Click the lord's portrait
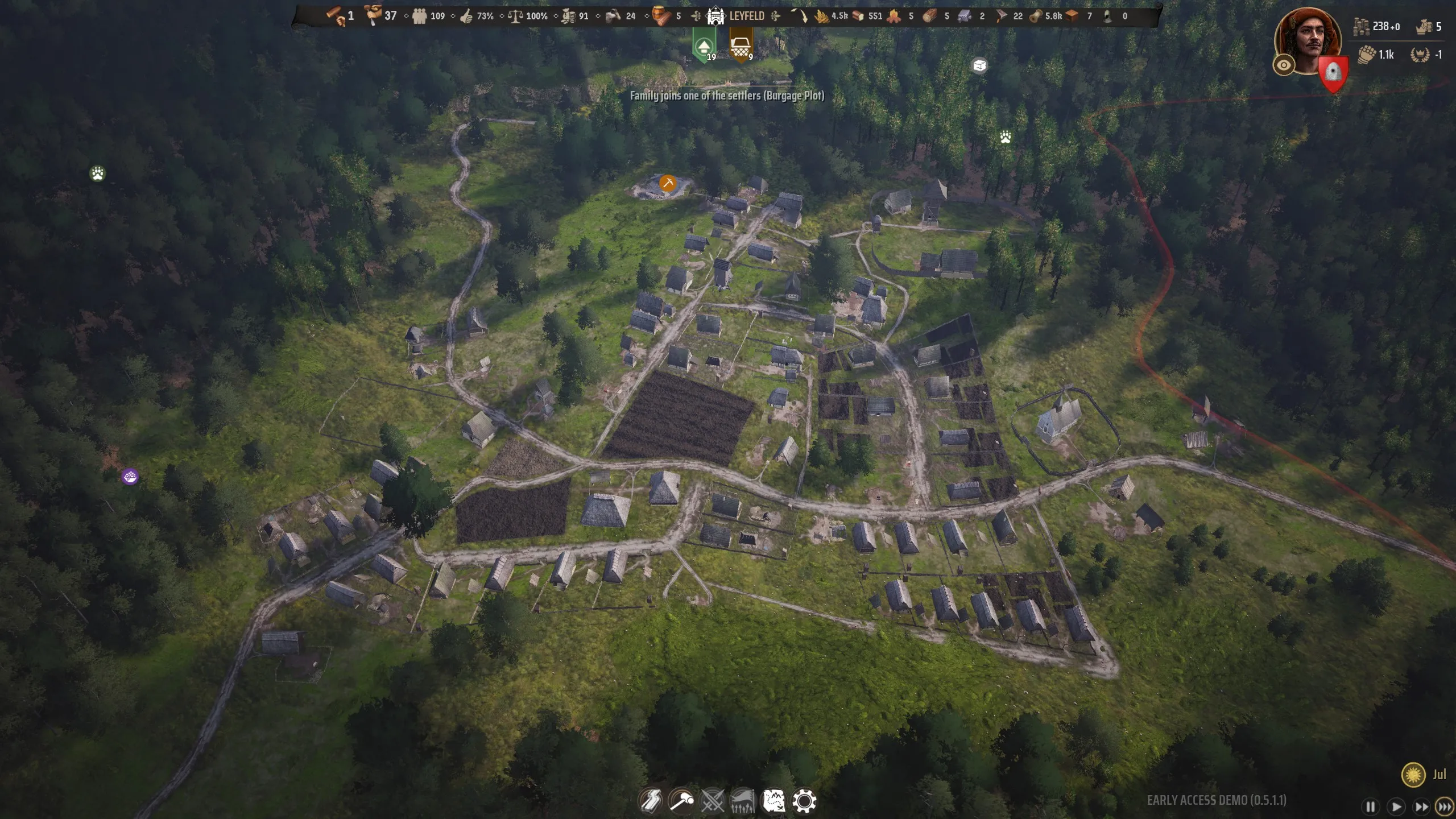Viewport: 1456px width, 819px height. 1308,40
